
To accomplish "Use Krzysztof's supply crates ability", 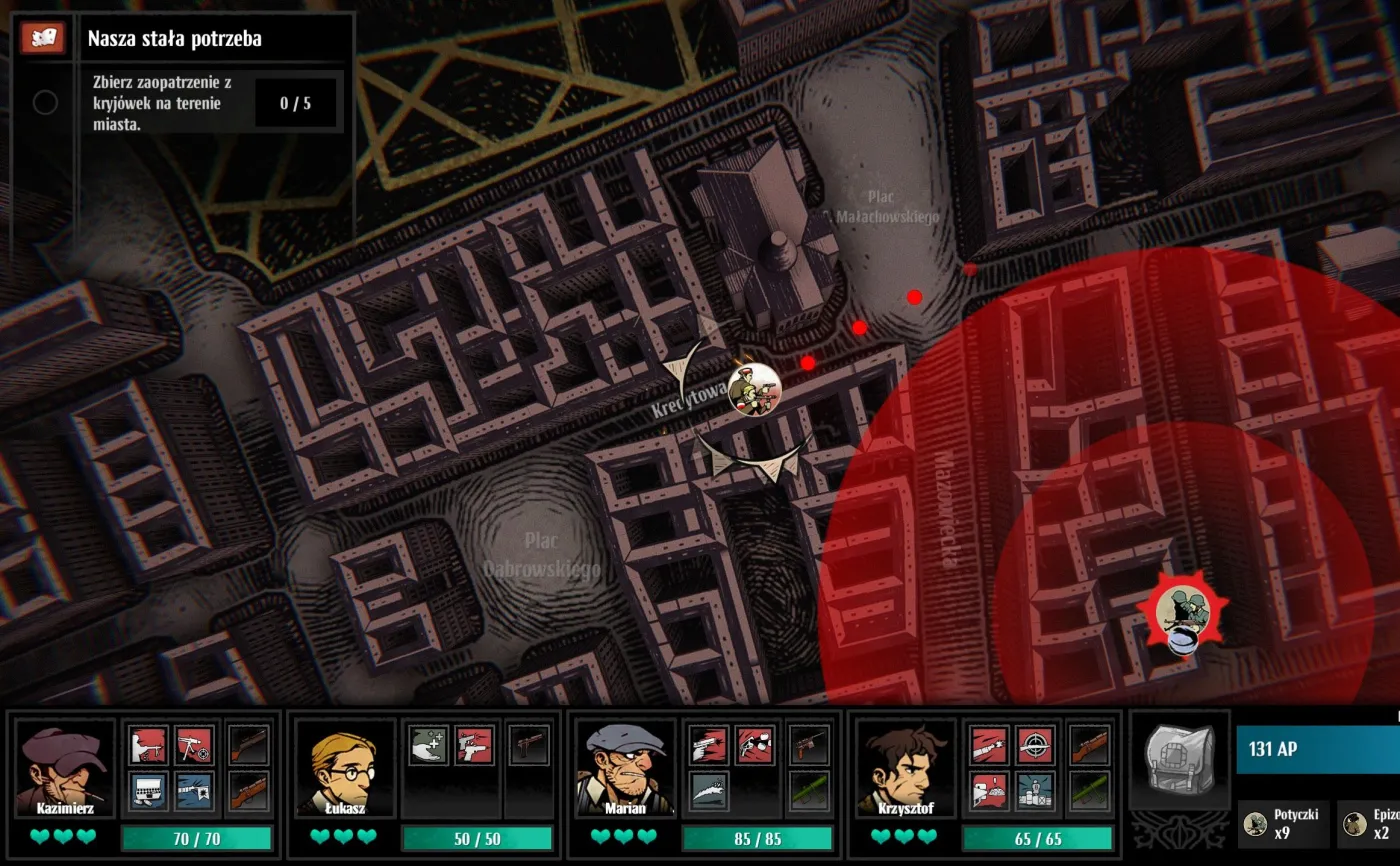I will pyautogui.click(x=1034, y=791).
